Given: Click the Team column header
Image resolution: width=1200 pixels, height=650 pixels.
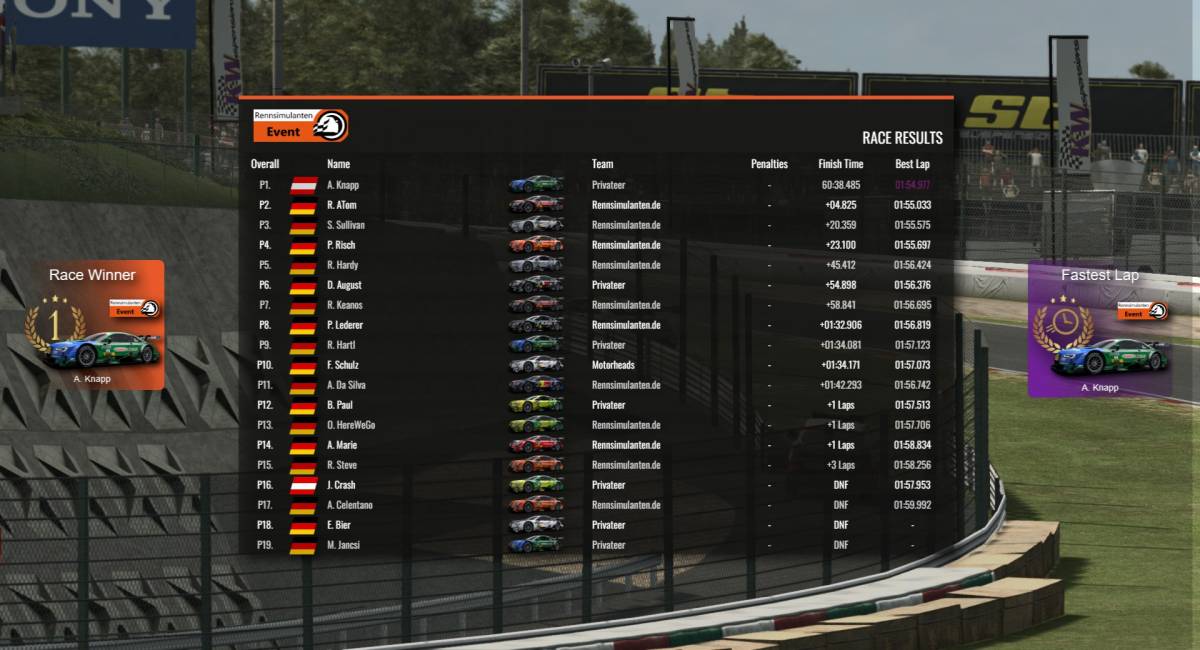Looking at the screenshot, I should 602,164.
